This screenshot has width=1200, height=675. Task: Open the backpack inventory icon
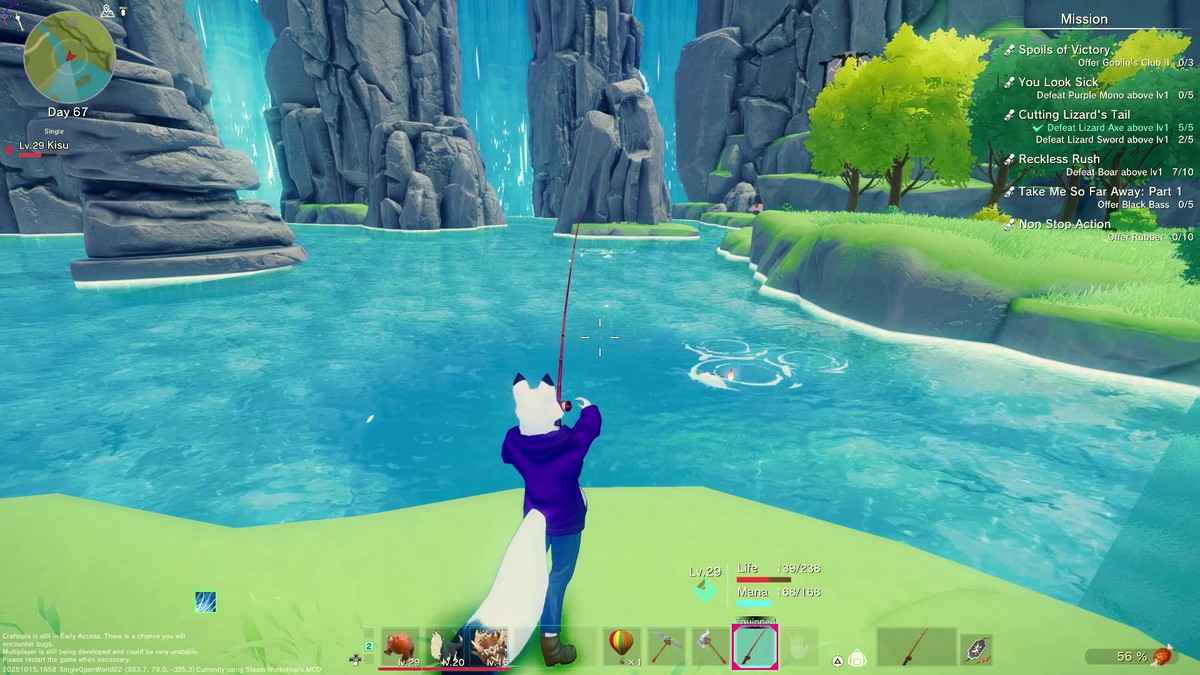coord(857,659)
